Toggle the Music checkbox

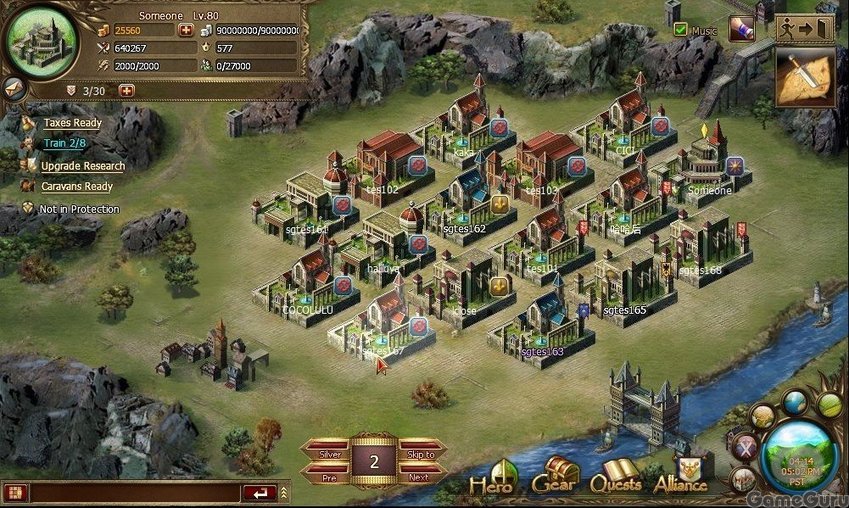click(681, 30)
